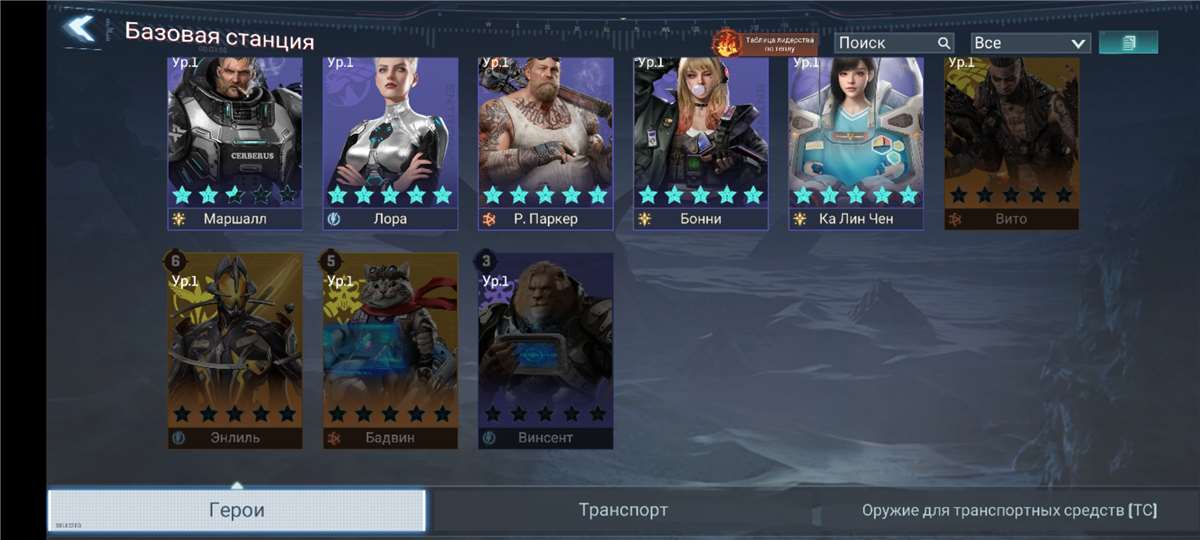This screenshot has height=540, width=1200.
Task: Switch to the Транспорт tab
Action: [623, 510]
